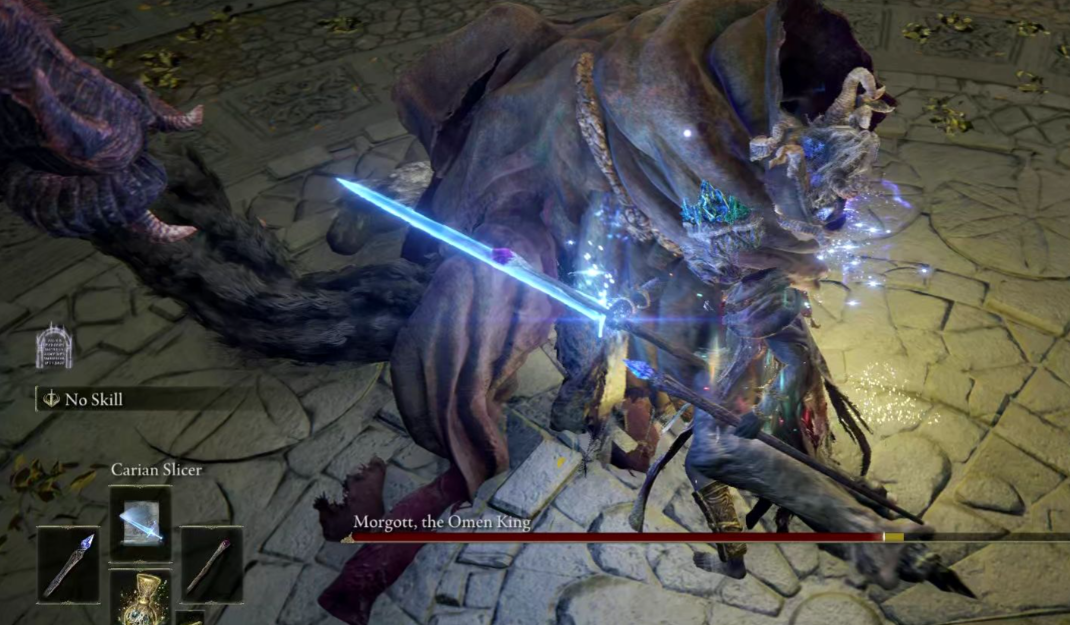Use the golden flask item slot
This screenshot has width=1070, height=625.
point(140,598)
